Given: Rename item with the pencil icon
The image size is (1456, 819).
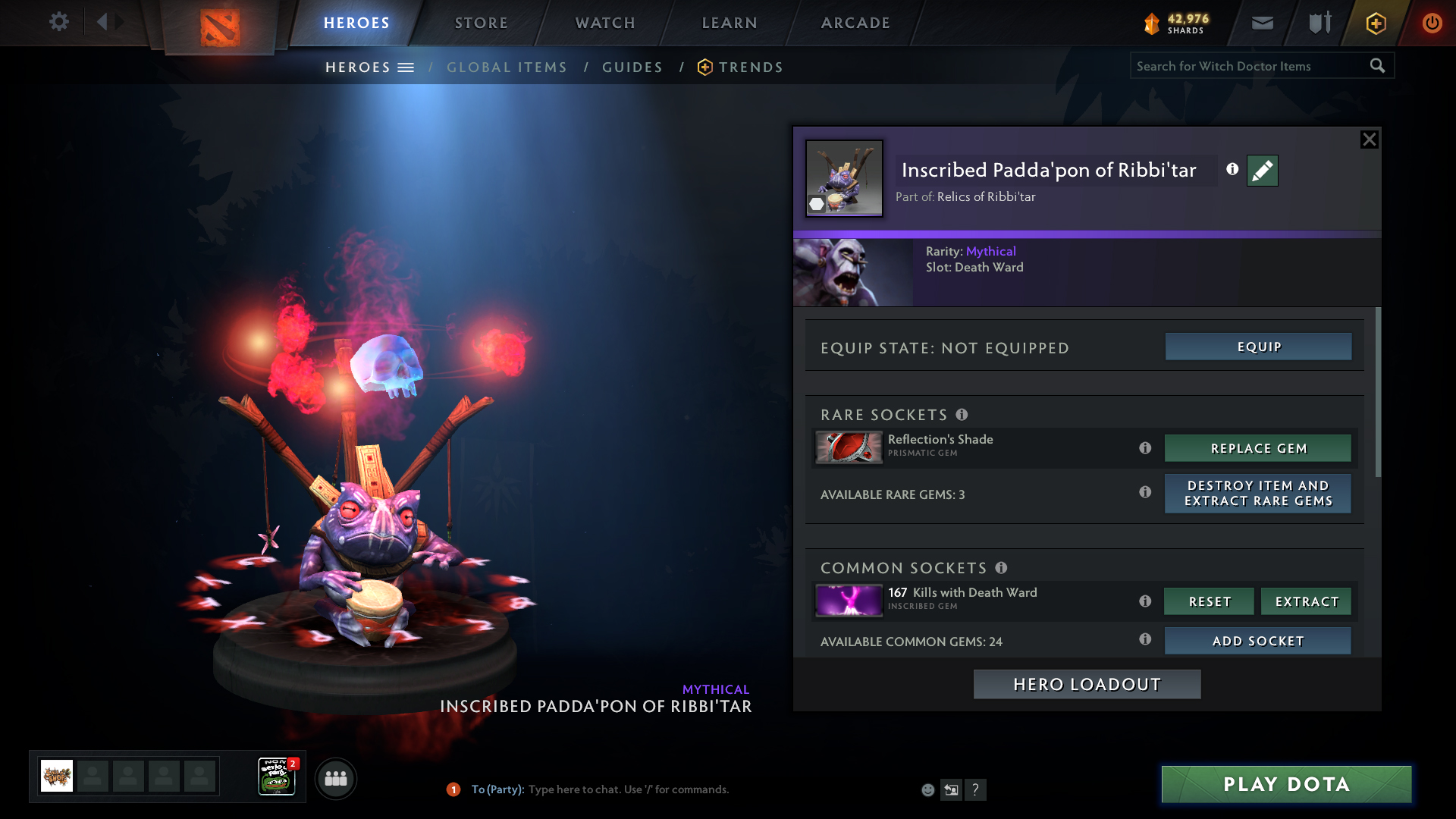Looking at the screenshot, I should [x=1262, y=171].
